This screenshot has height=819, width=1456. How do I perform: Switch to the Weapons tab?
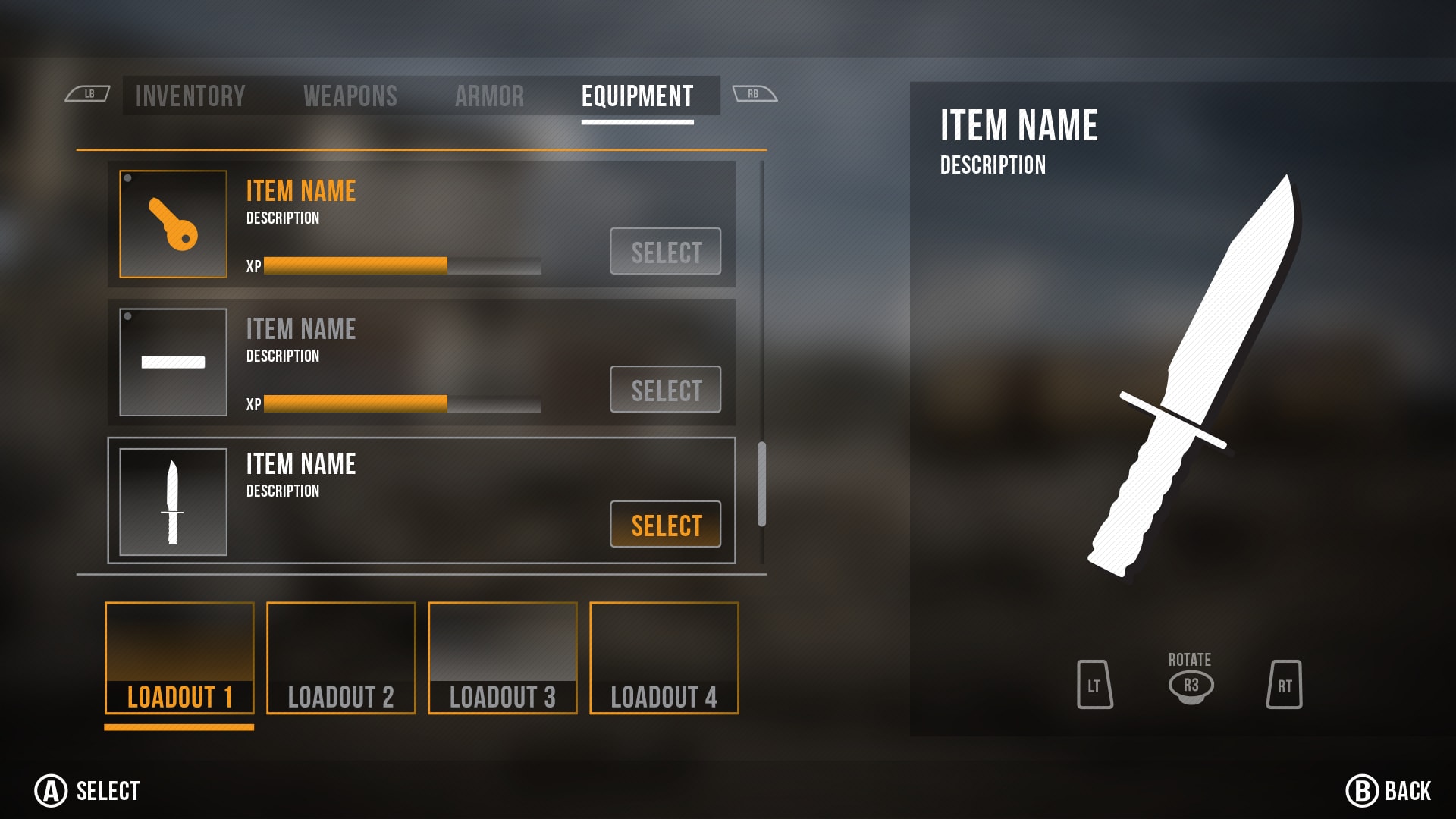[350, 96]
